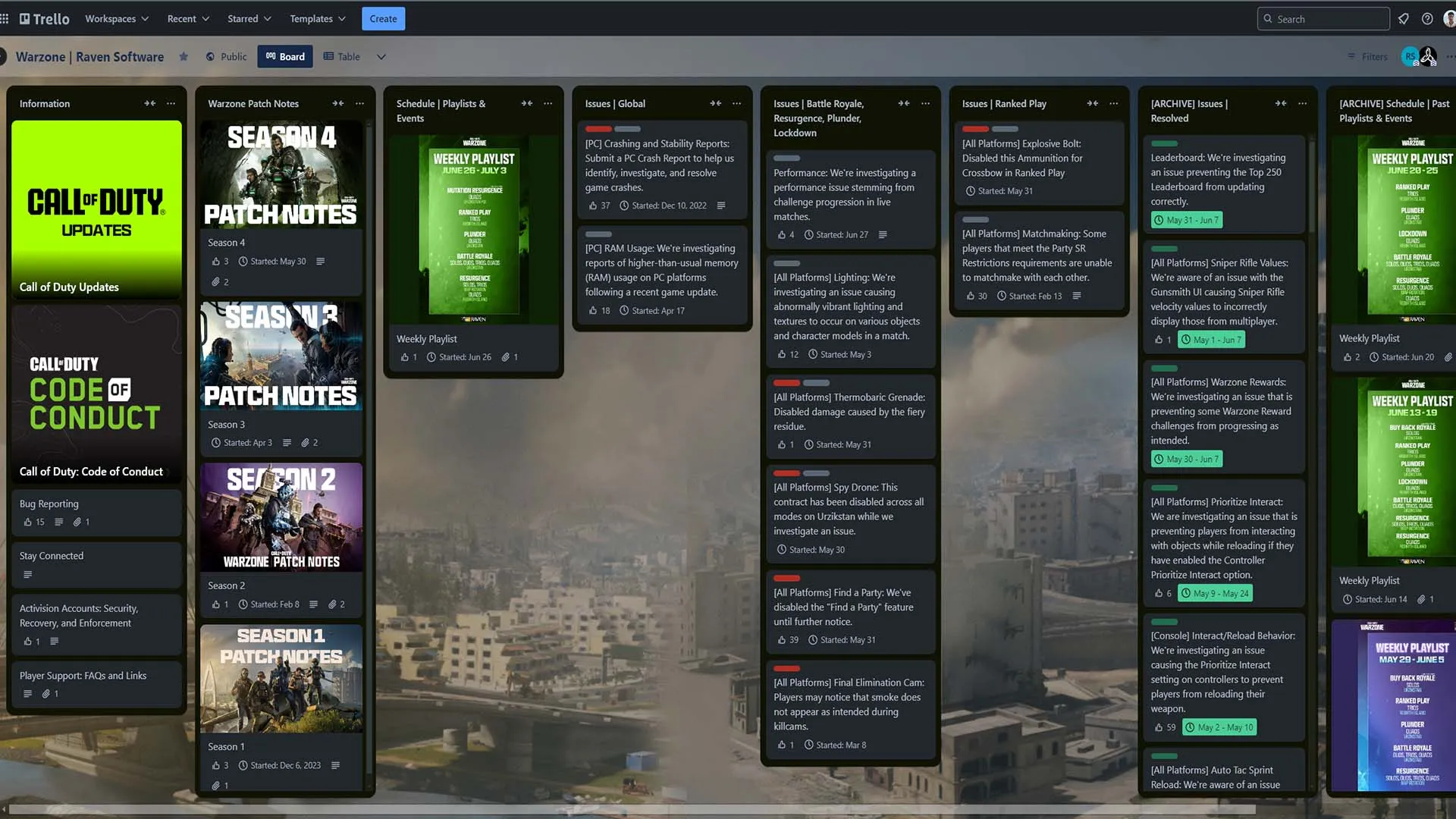Open the Trello help question mark icon
This screenshot has width=1456, height=819.
[1428, 18]
